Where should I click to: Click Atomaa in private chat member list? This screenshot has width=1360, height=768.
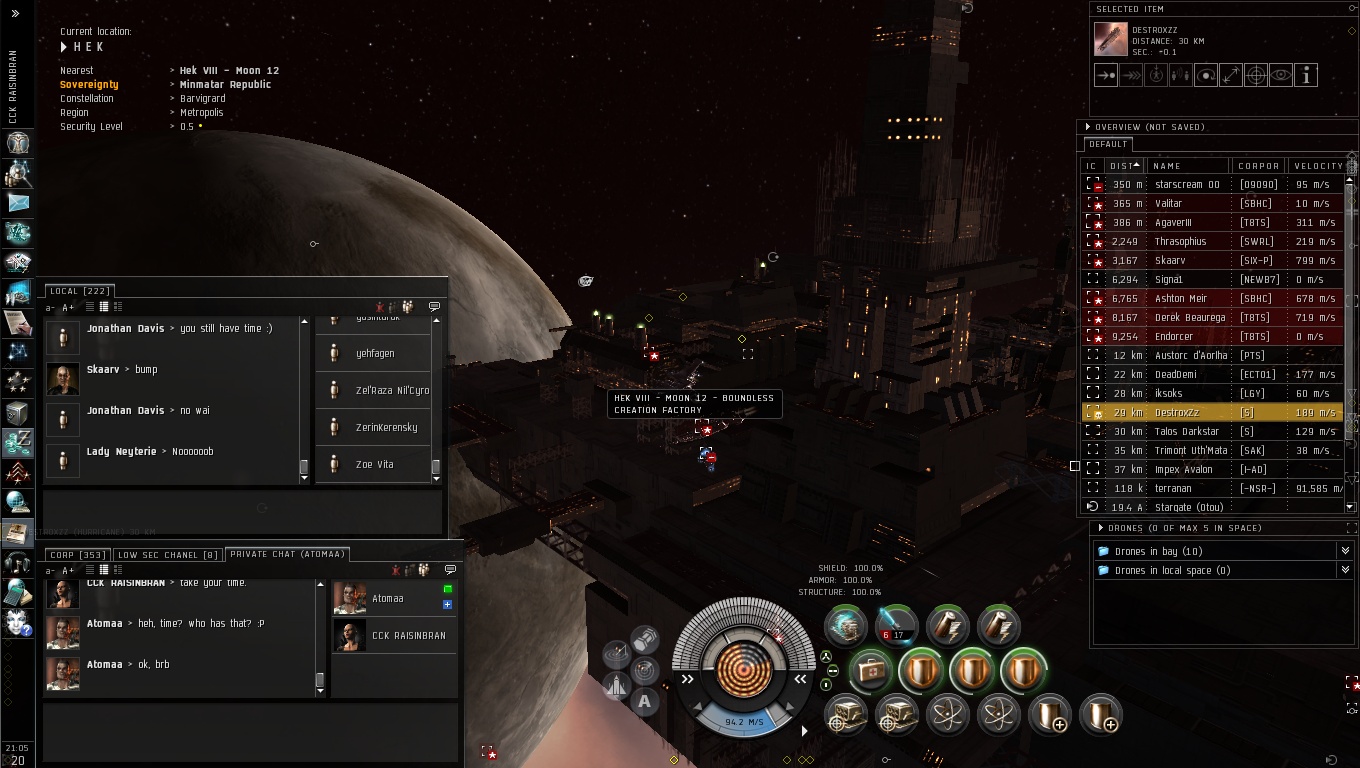387,599
